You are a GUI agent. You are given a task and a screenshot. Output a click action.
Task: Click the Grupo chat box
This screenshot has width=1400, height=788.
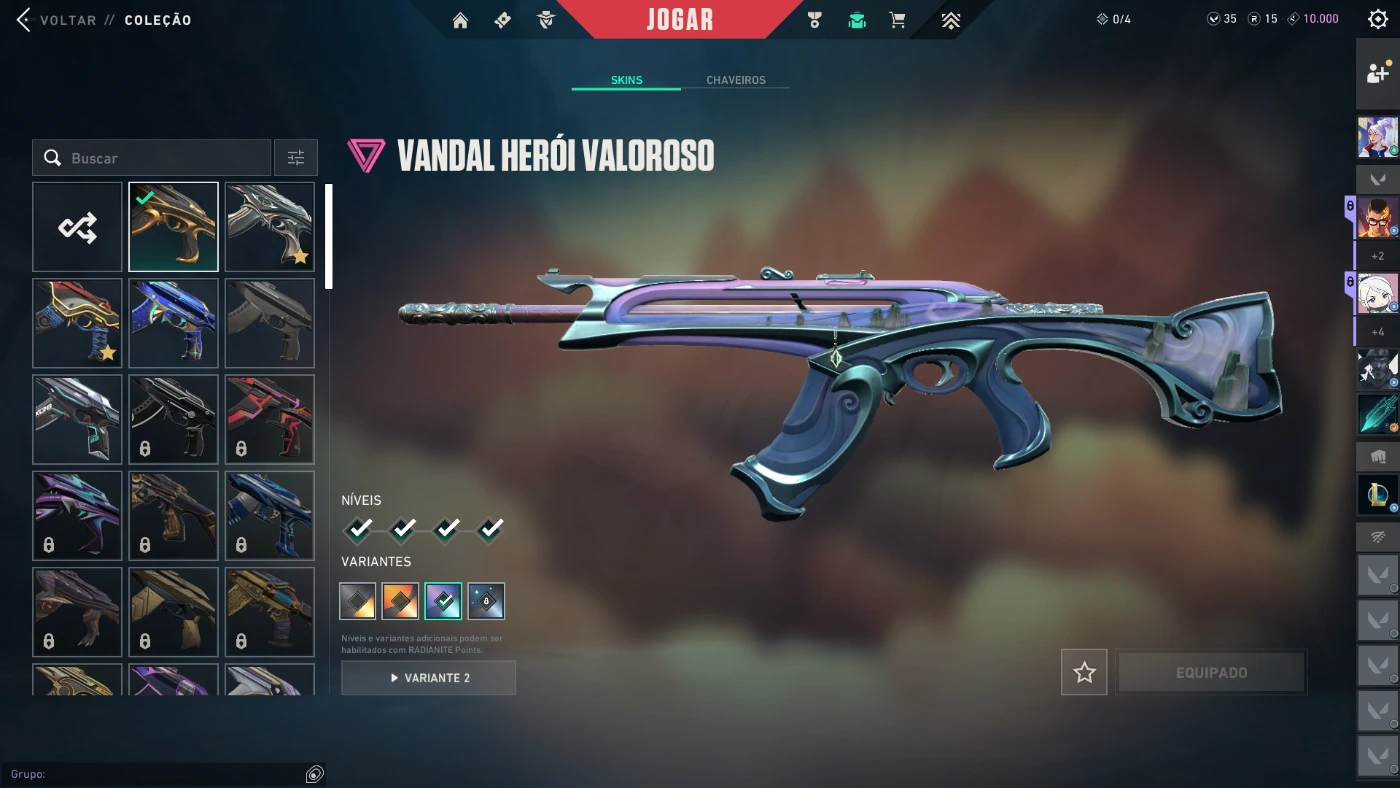(155, 774)
